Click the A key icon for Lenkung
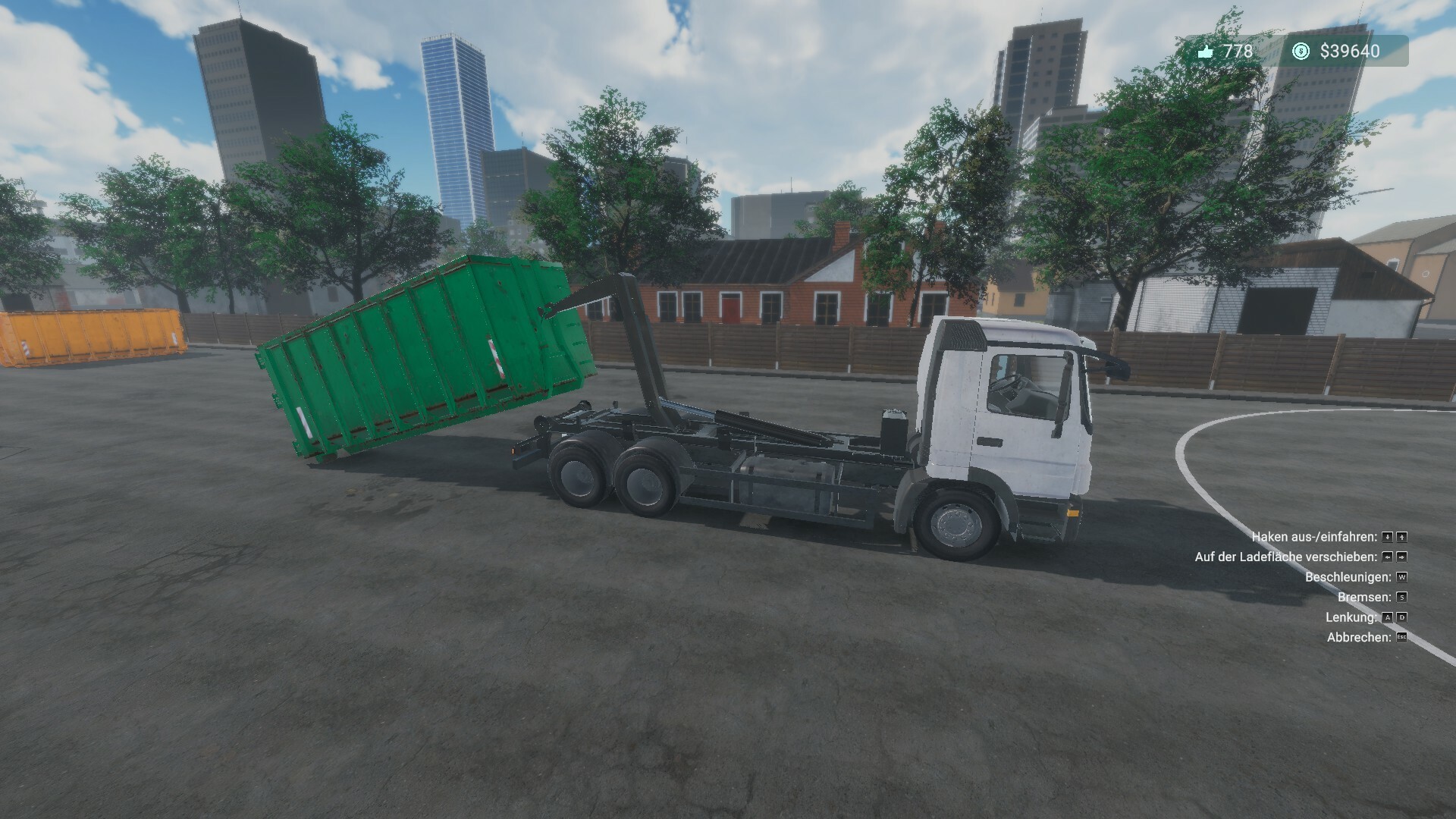 (1387, 618)
